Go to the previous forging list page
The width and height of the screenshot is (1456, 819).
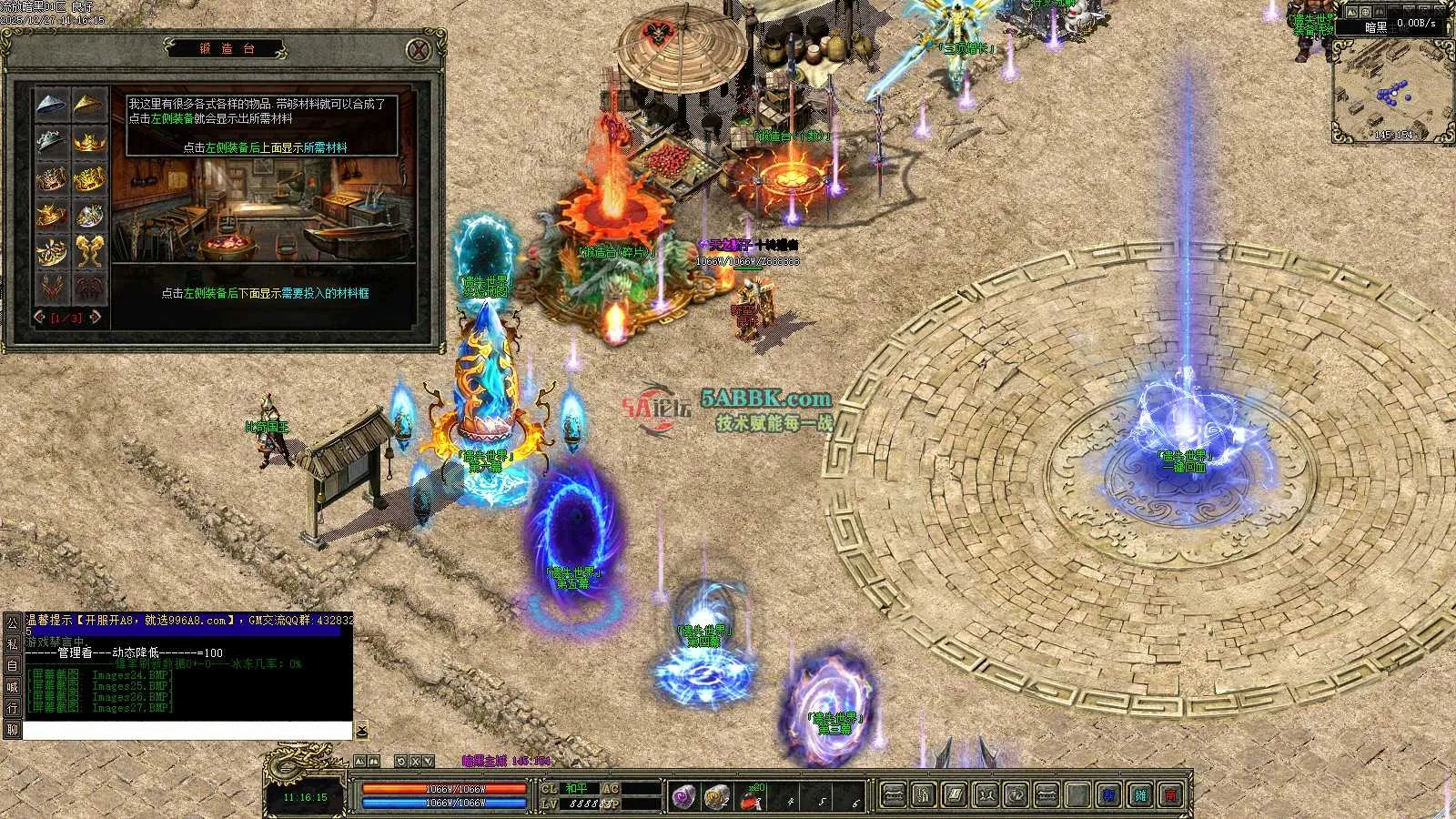coord(39,318)
